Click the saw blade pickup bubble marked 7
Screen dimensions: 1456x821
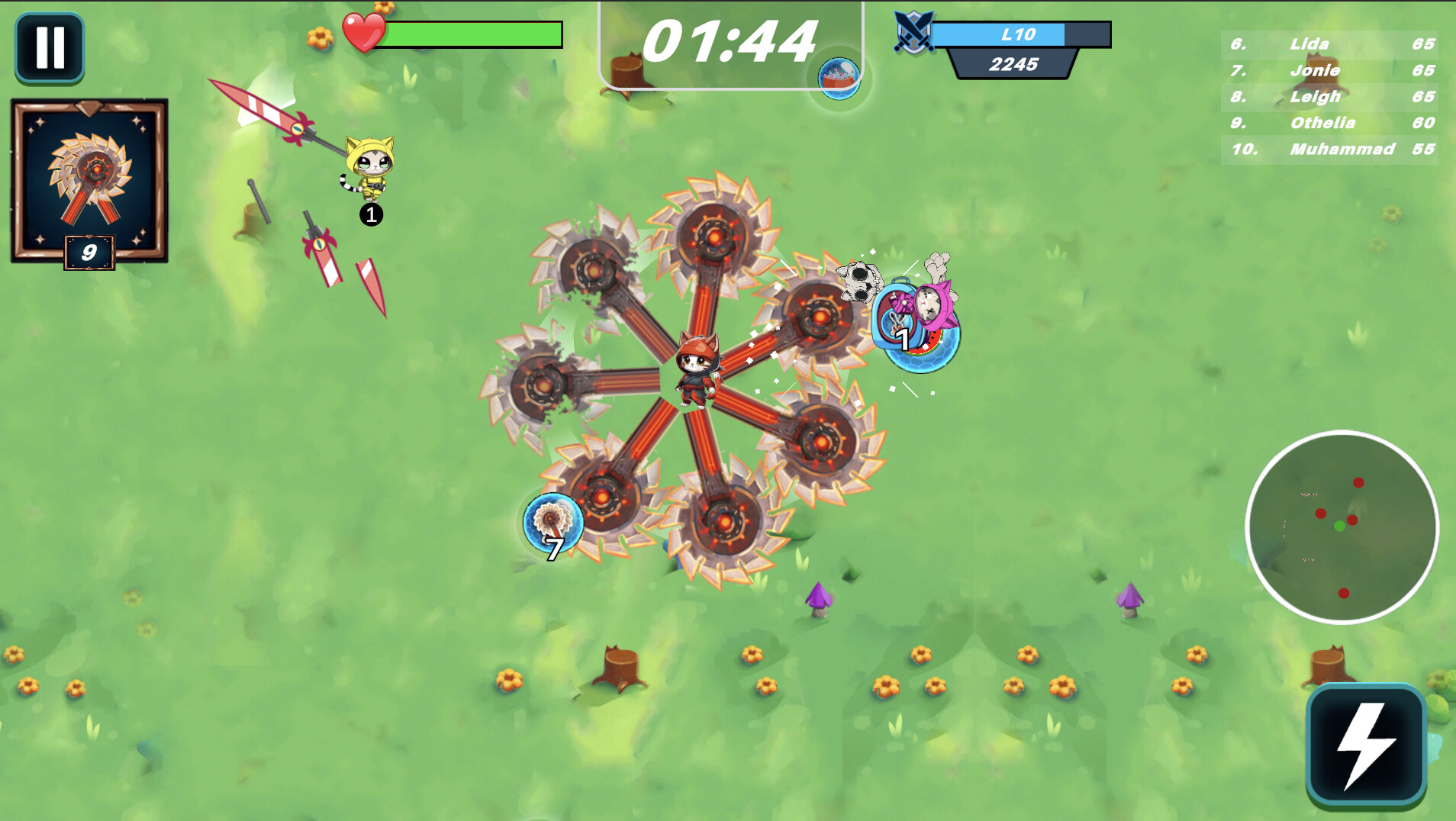pos(552,523)
